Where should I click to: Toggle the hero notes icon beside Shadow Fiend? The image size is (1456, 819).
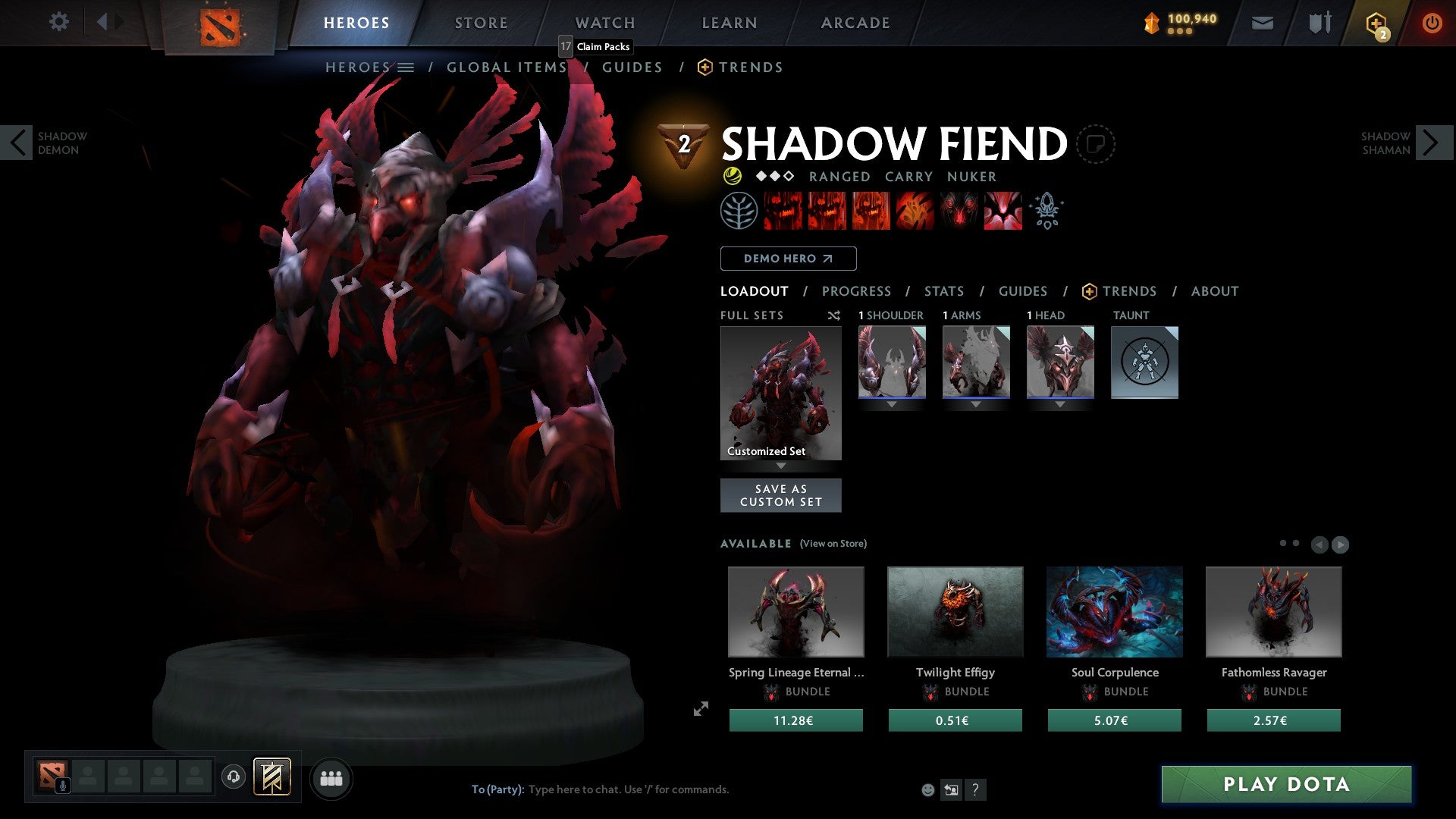[1095, 143]
